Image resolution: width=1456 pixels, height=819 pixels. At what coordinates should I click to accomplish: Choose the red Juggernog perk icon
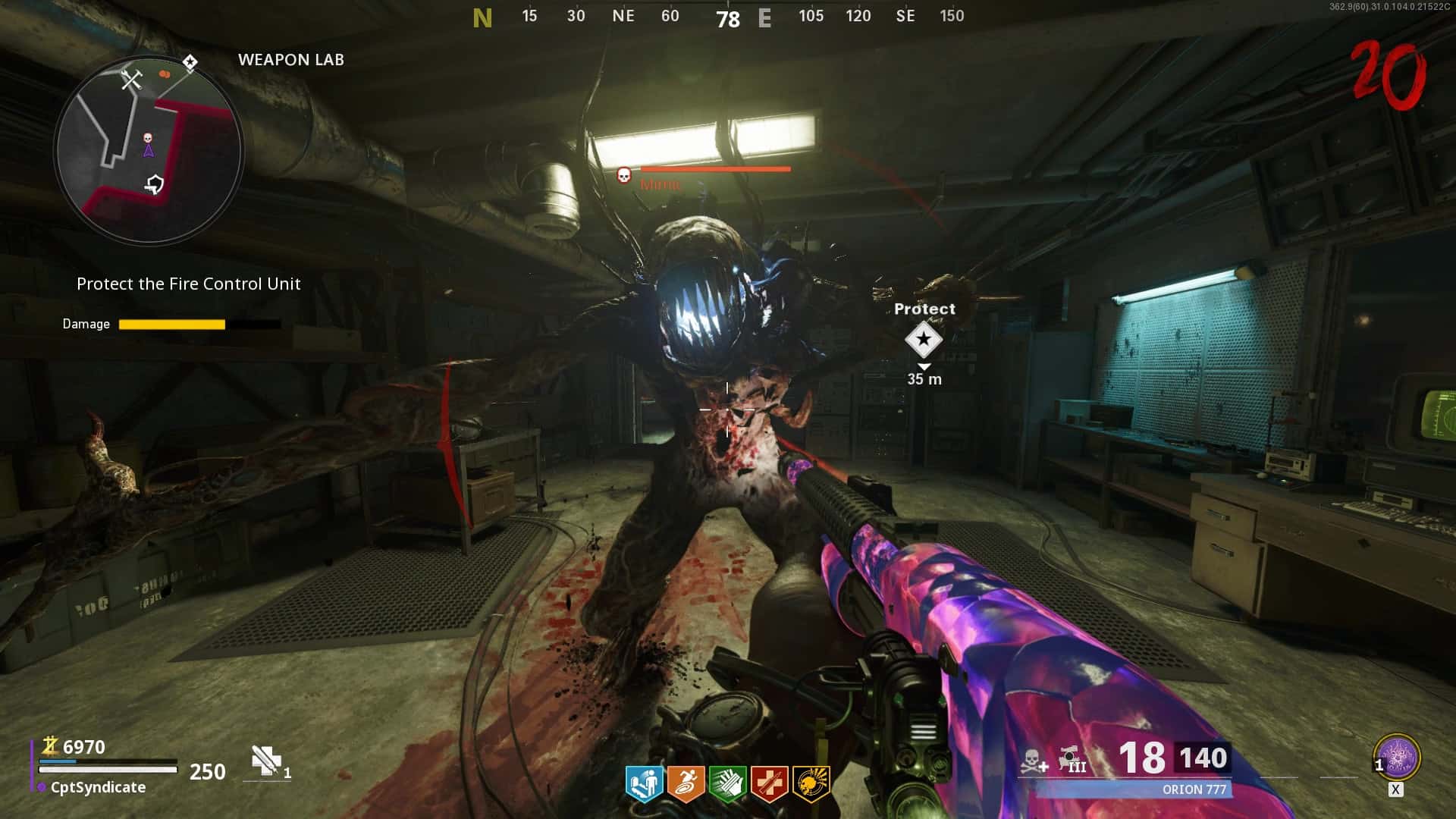pyautogui.click(x=769, y=783)
